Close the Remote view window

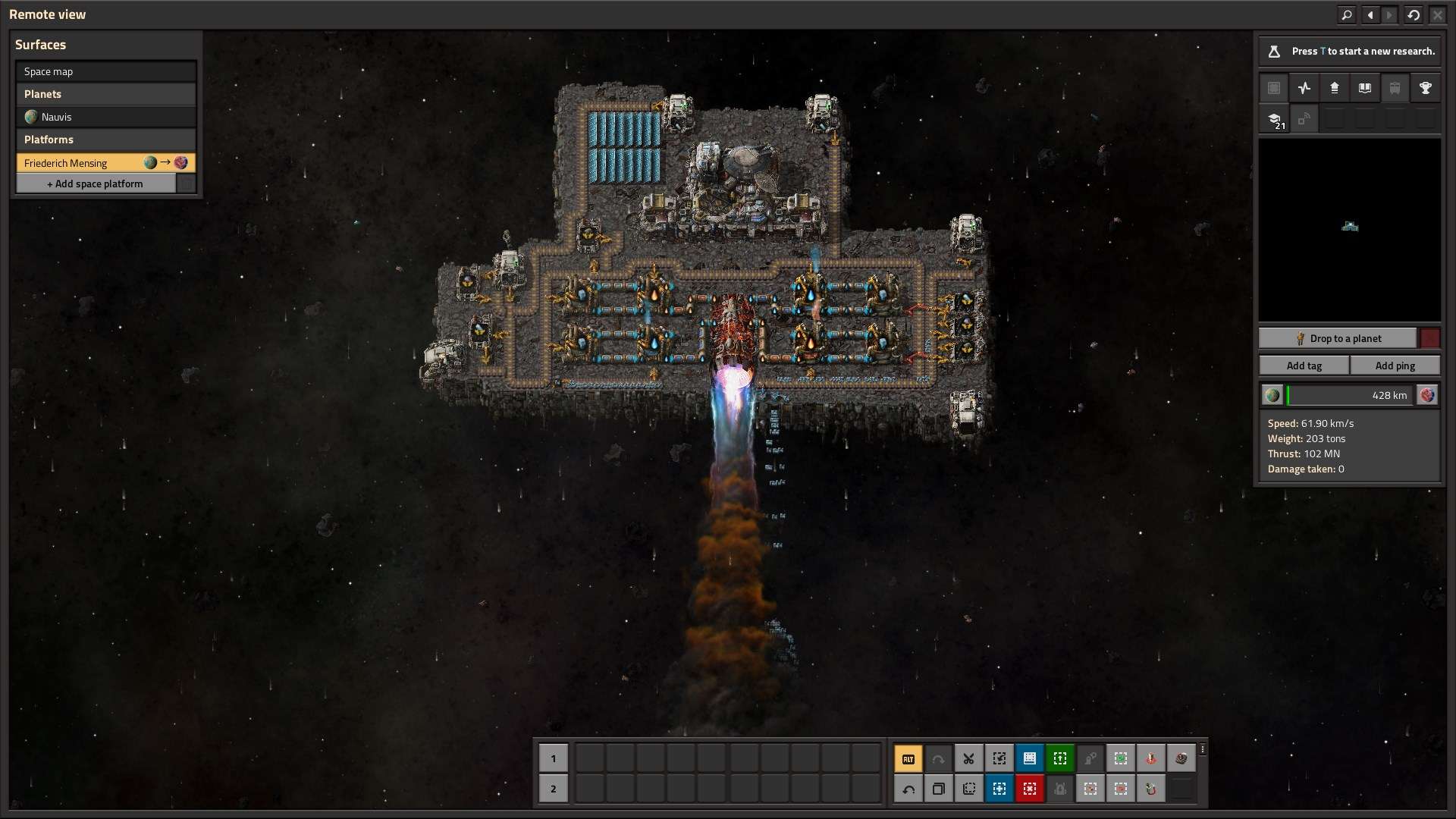coord(1437,14)
